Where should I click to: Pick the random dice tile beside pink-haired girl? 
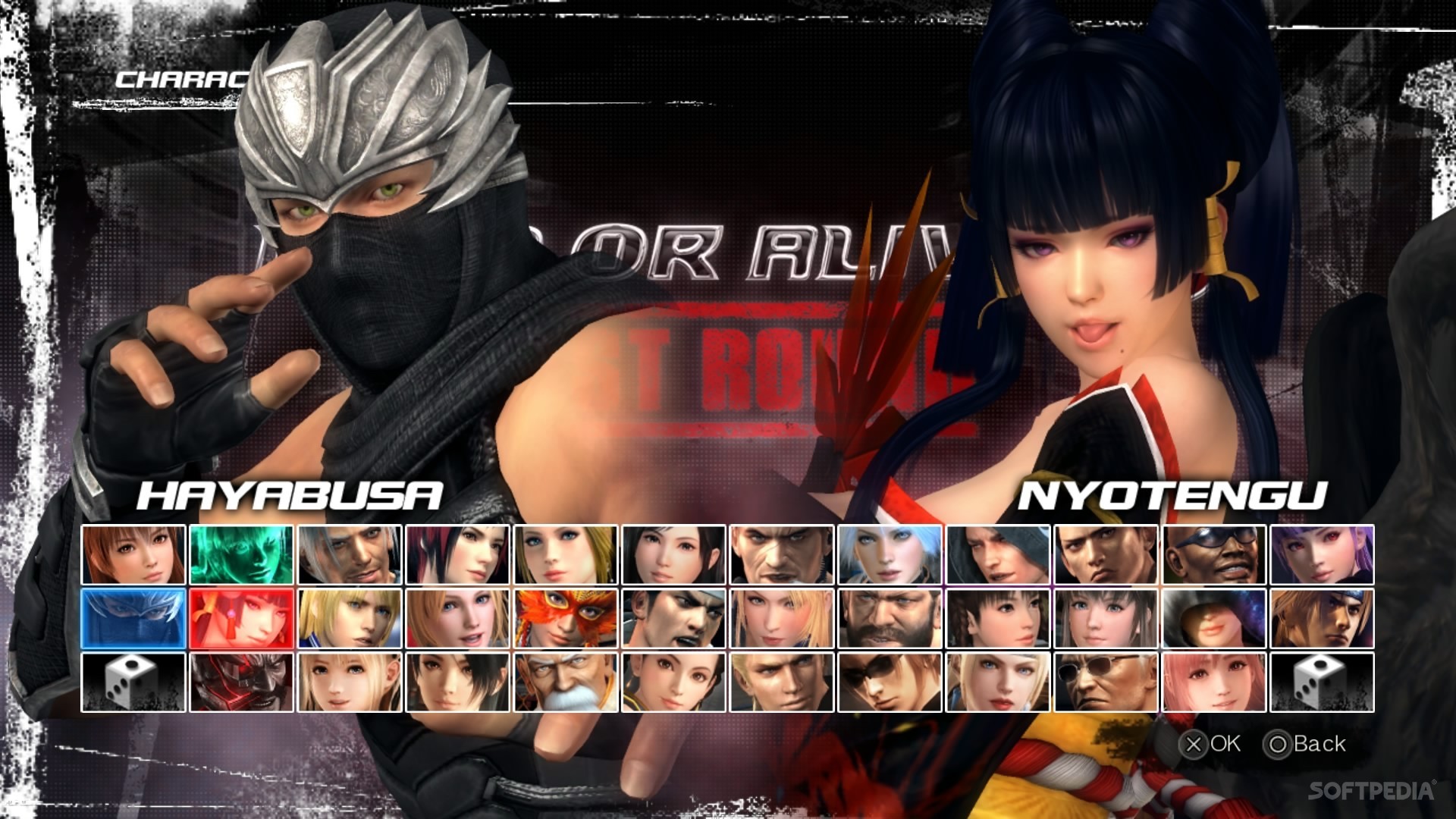click(x=1322, y=682)
